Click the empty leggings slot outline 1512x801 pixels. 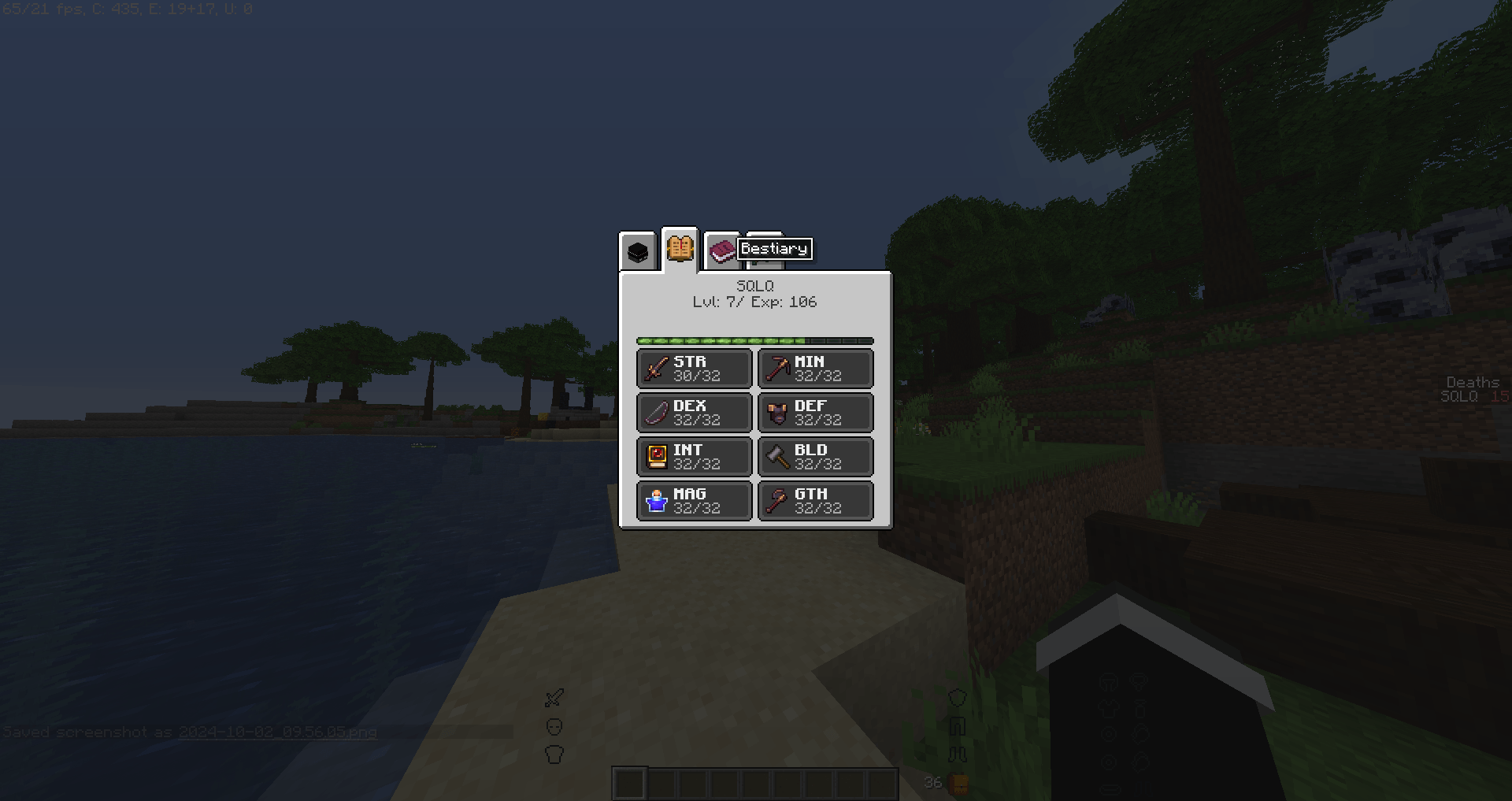958,725
